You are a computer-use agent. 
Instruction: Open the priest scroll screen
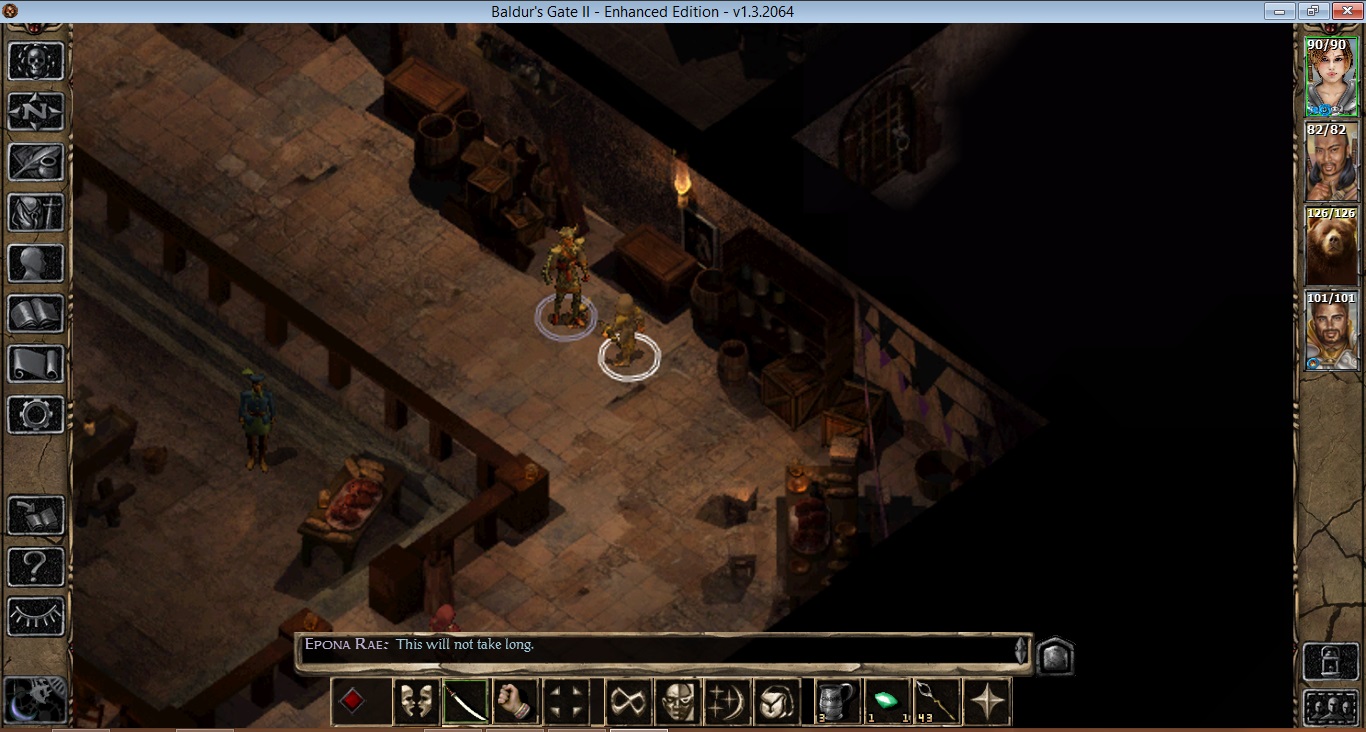click(36, 364)
